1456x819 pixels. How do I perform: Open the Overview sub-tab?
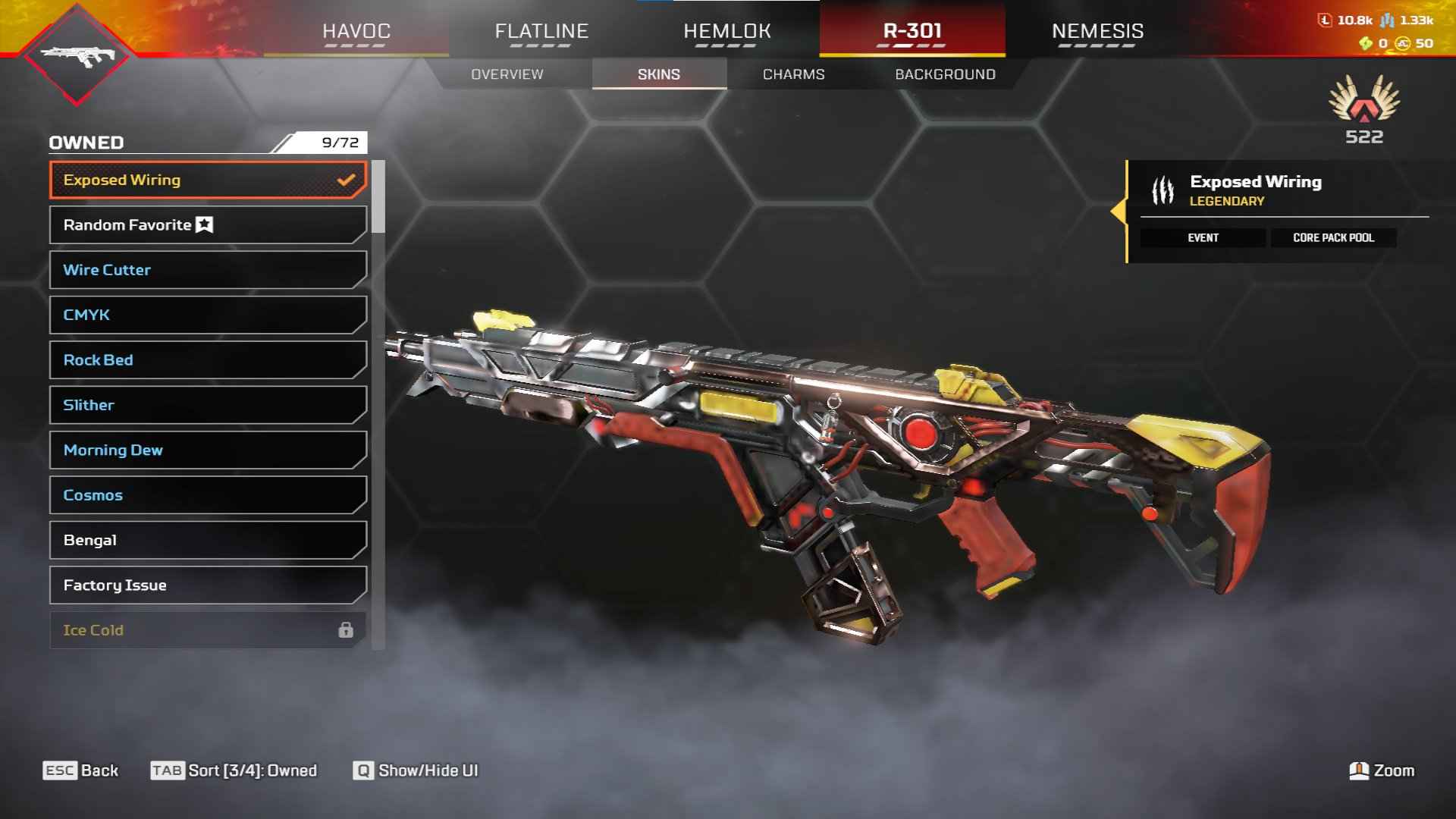[507, 74]
